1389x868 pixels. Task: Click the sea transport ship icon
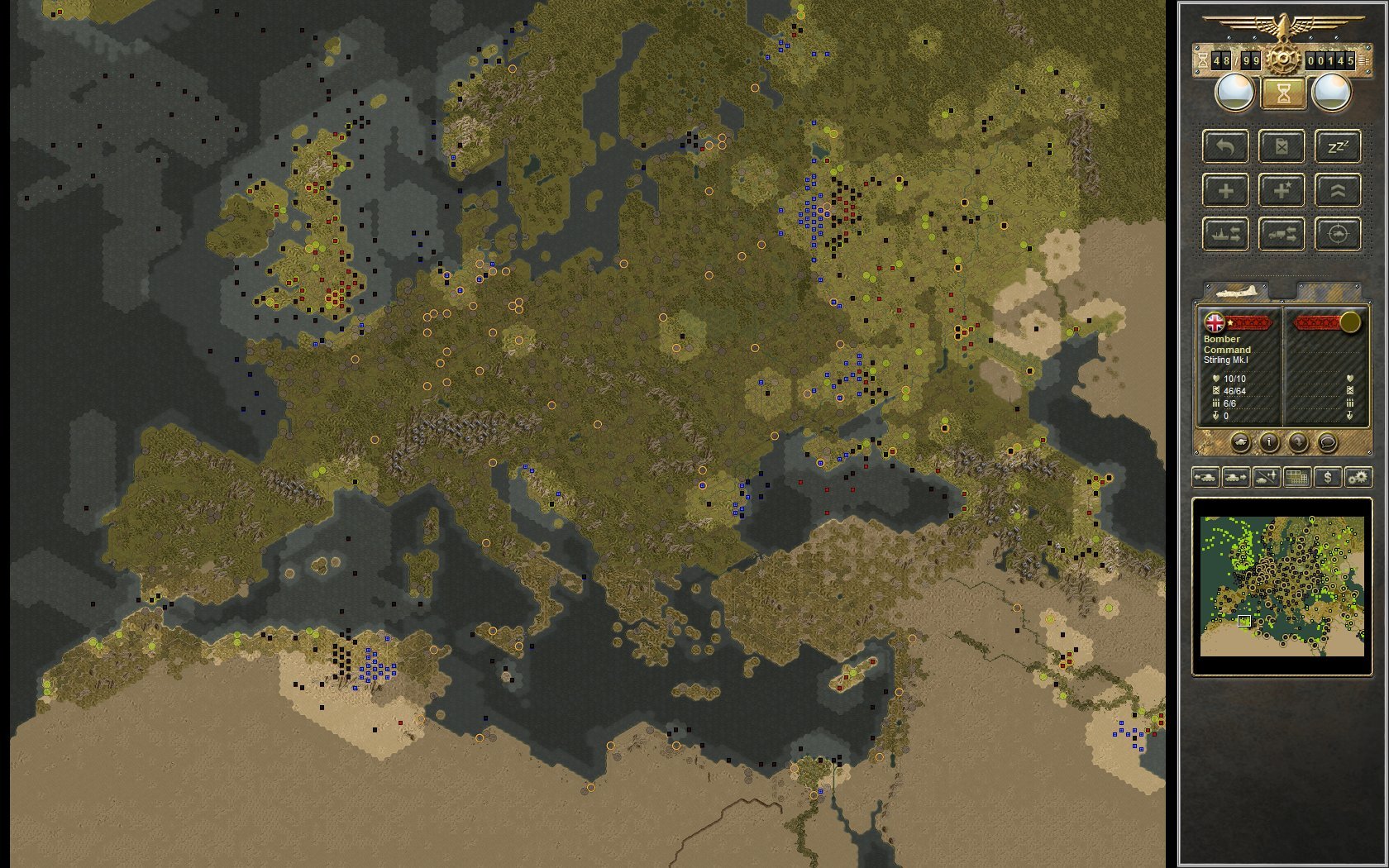pyautogui.click(x=1227, y=235)
